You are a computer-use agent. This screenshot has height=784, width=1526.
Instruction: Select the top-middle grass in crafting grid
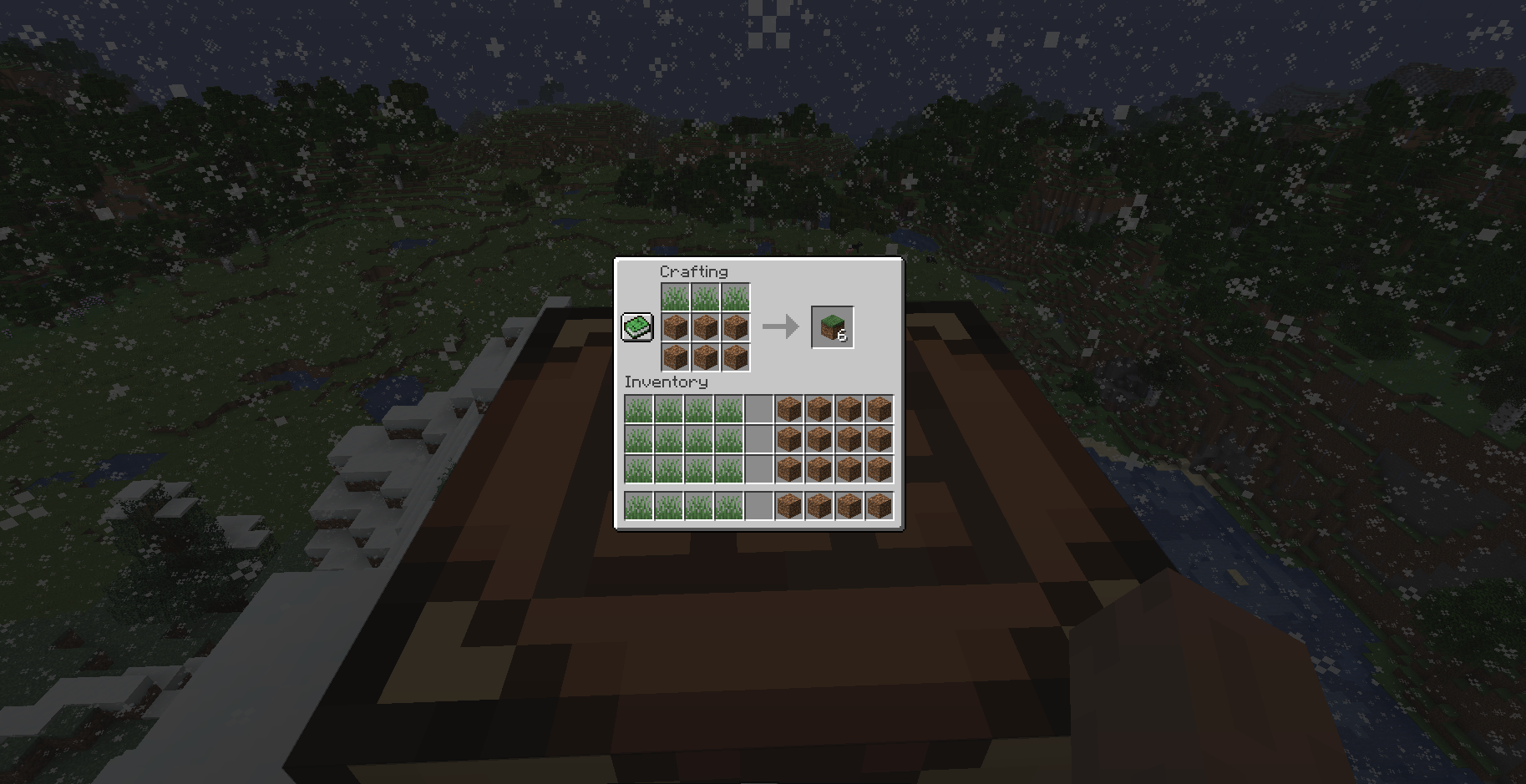click(705, 297)
